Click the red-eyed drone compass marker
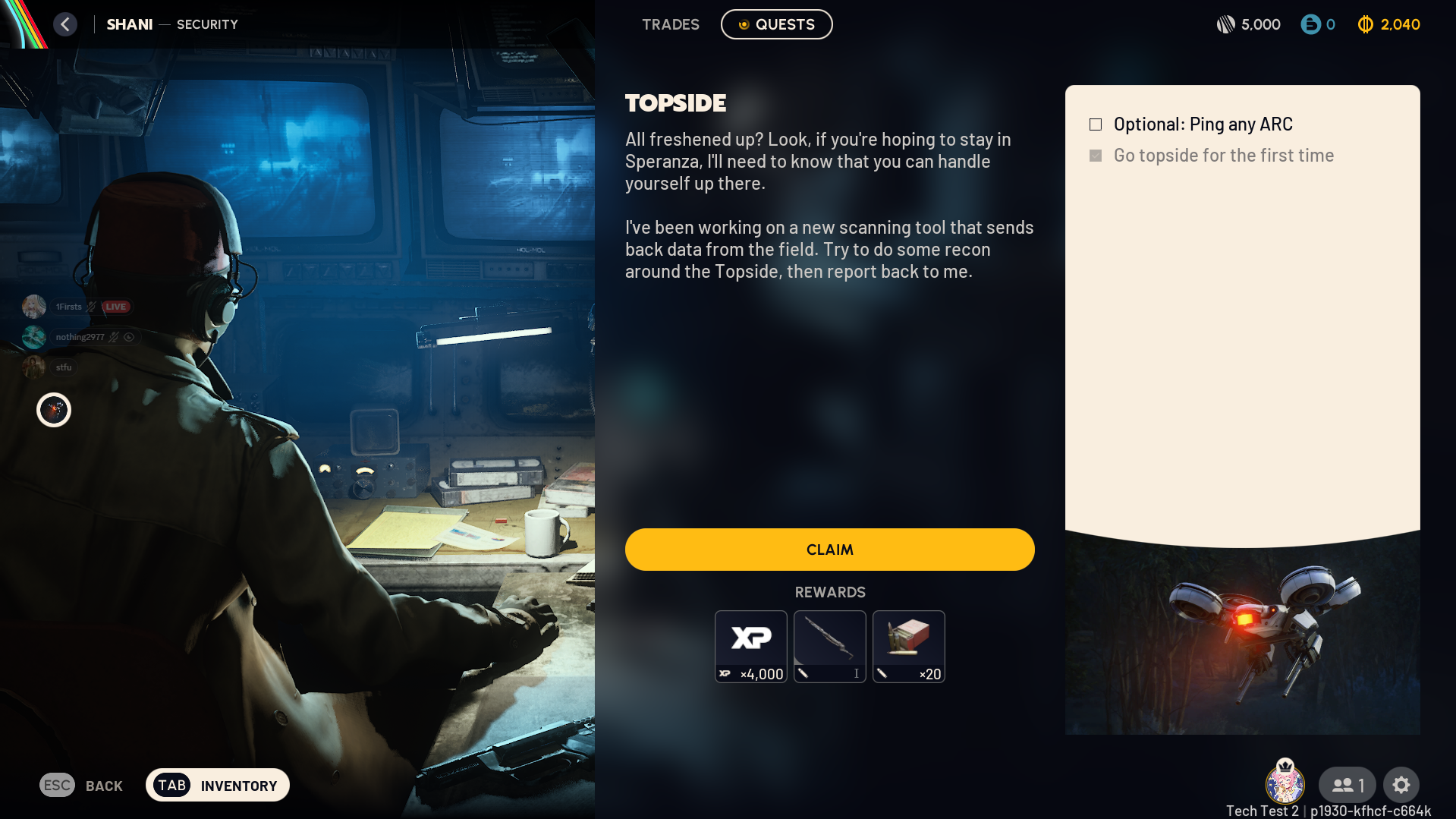This screenshot has width=1456, height=819. [53, 410]
